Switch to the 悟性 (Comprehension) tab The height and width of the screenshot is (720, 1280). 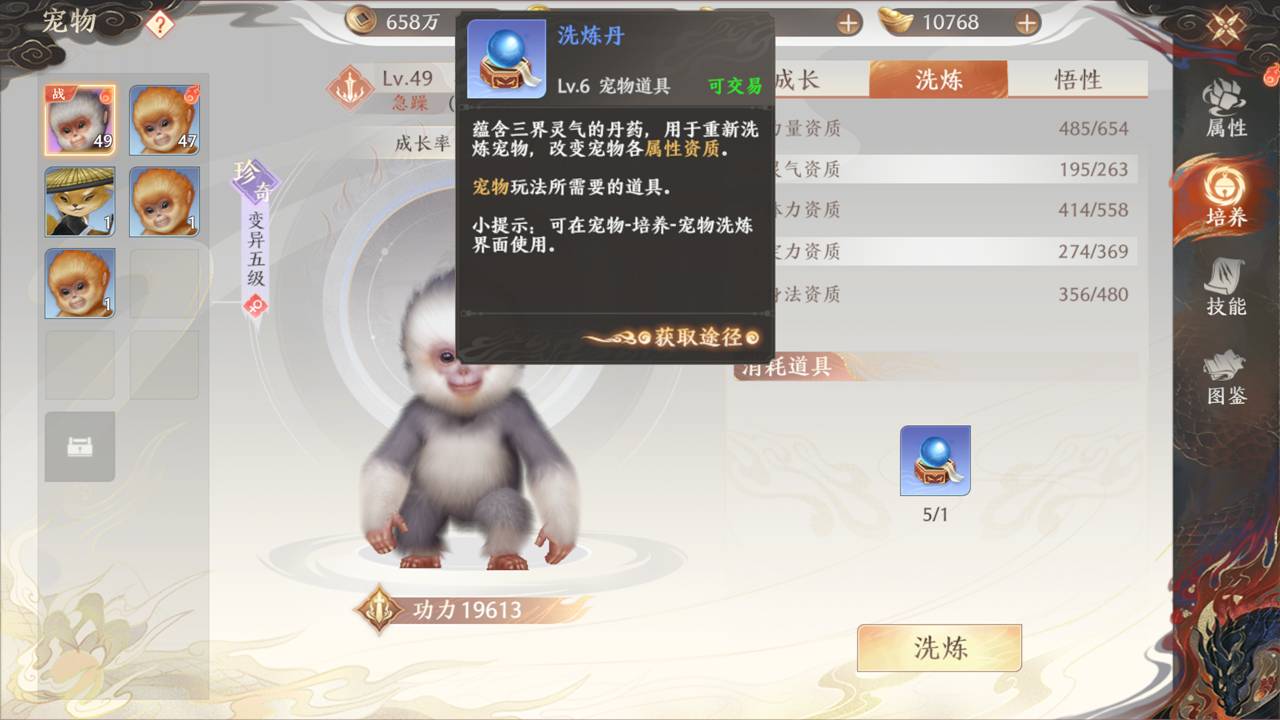pos(1080,78)
